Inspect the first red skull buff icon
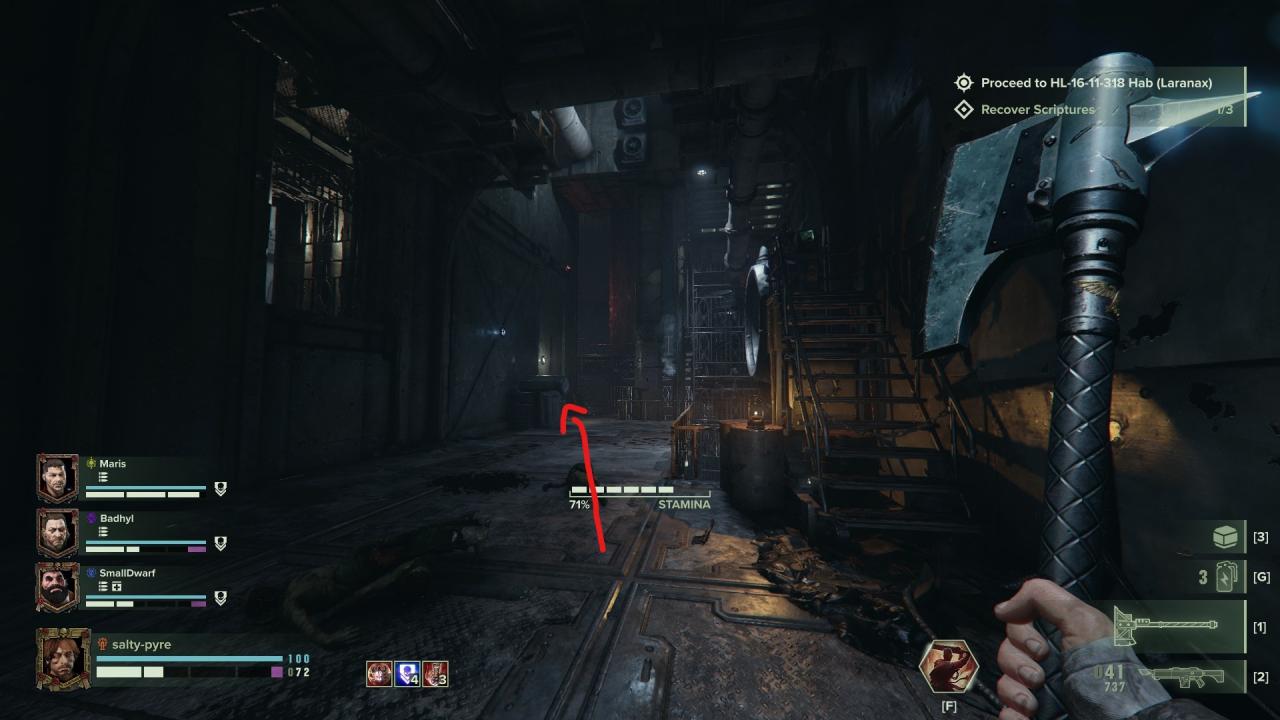1280x720 pixels. [379, 674]
